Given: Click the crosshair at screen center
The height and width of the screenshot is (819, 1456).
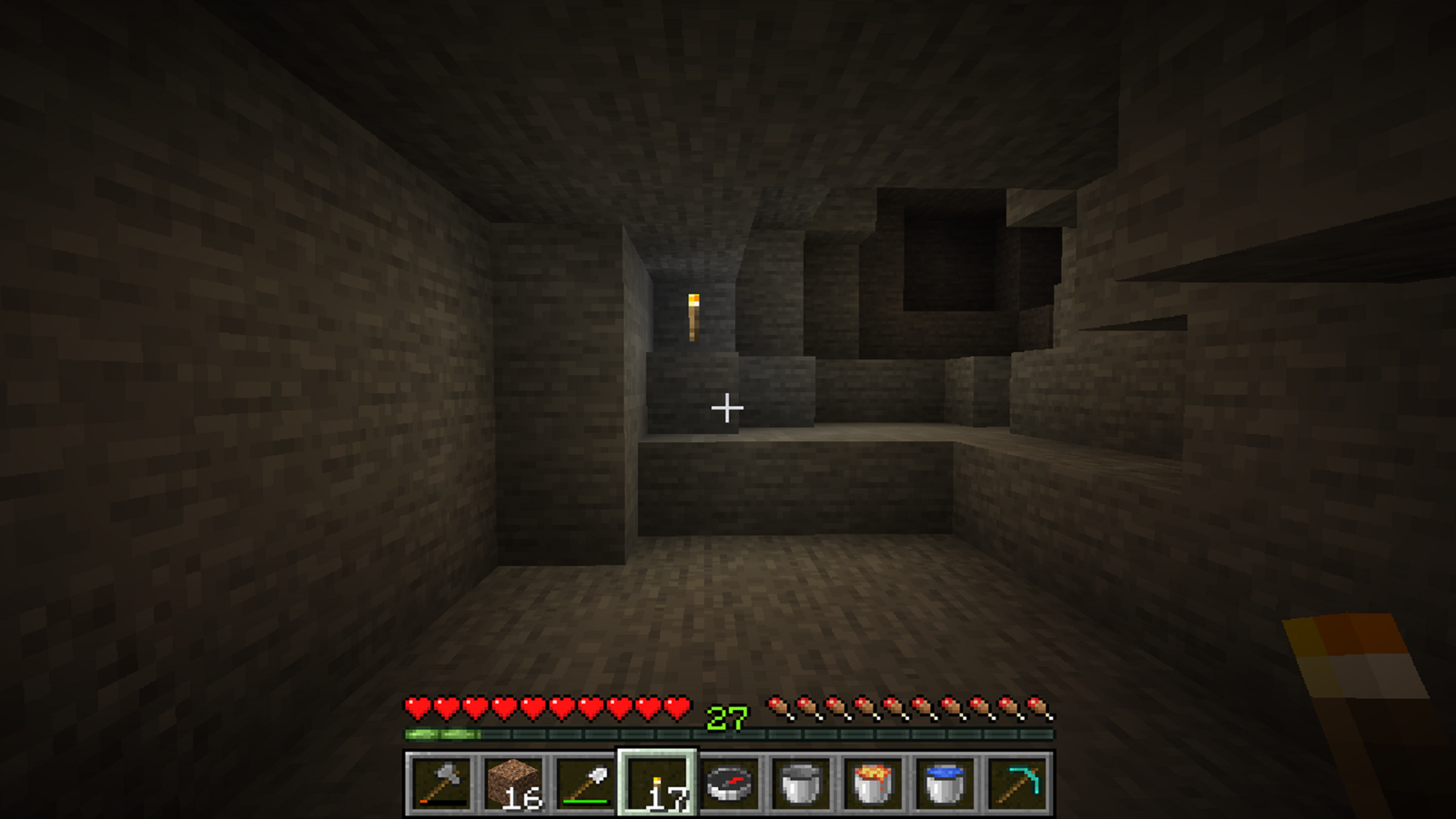Looking at the screenshot, I should pyautogui.click(x=728, y=409).
